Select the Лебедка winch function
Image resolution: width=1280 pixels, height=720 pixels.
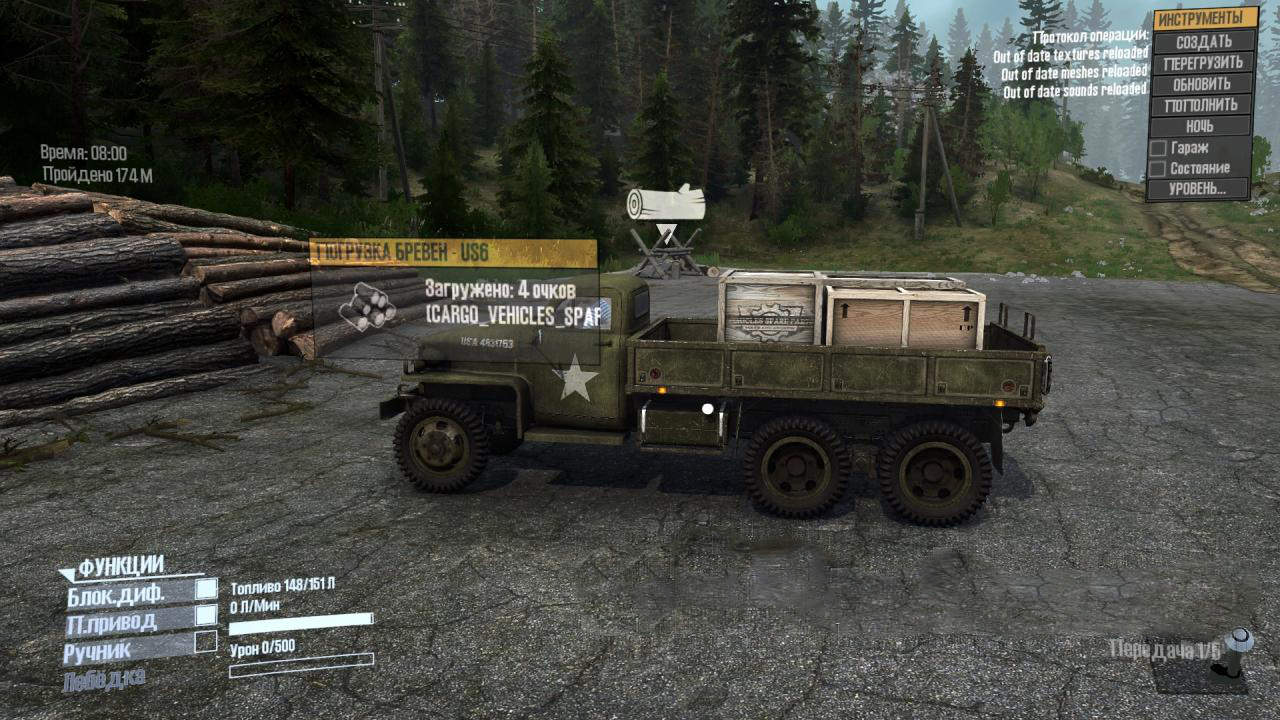click(x=104, y=680)
